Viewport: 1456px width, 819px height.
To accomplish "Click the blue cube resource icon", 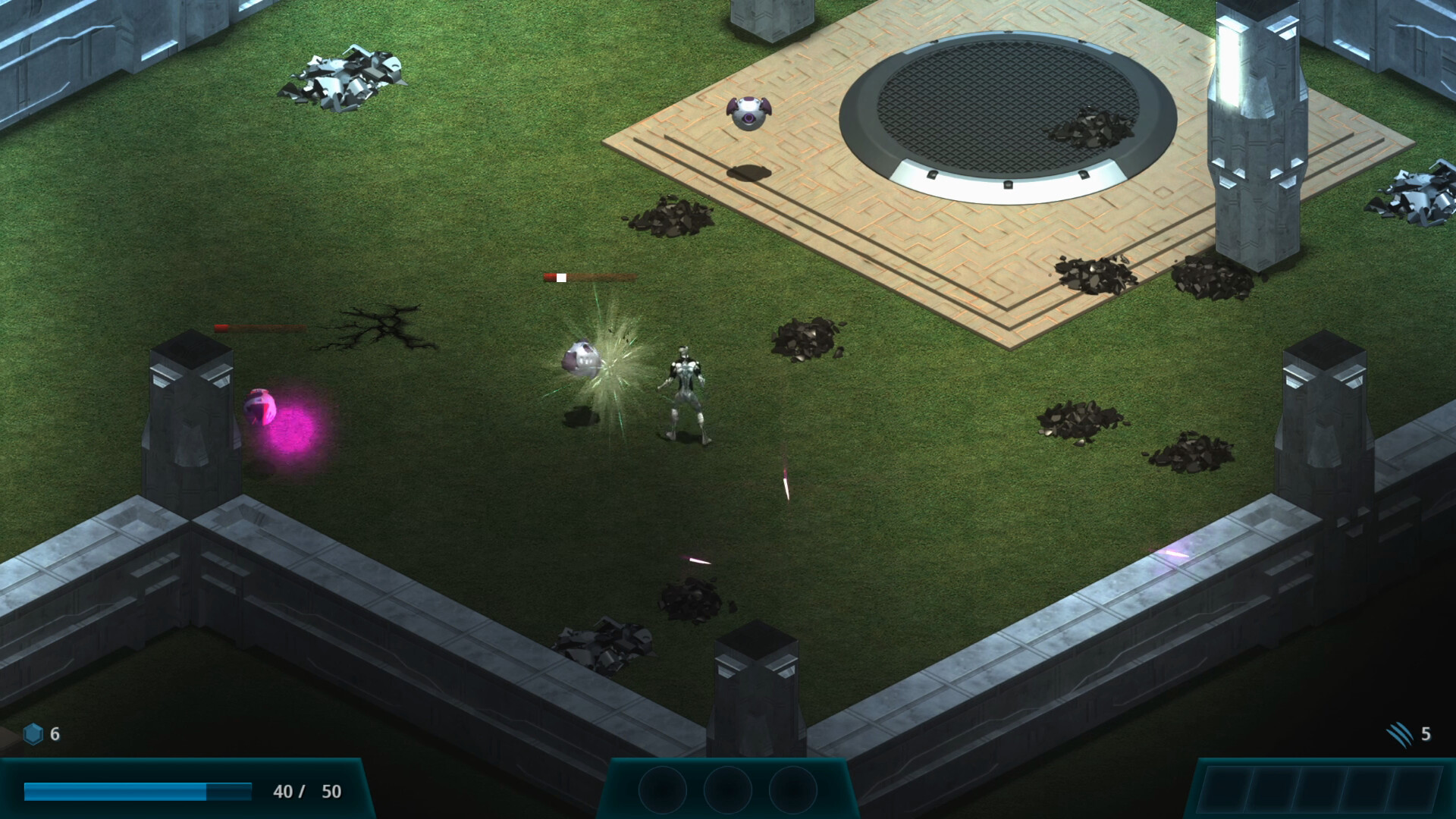I will coord(33,733).
